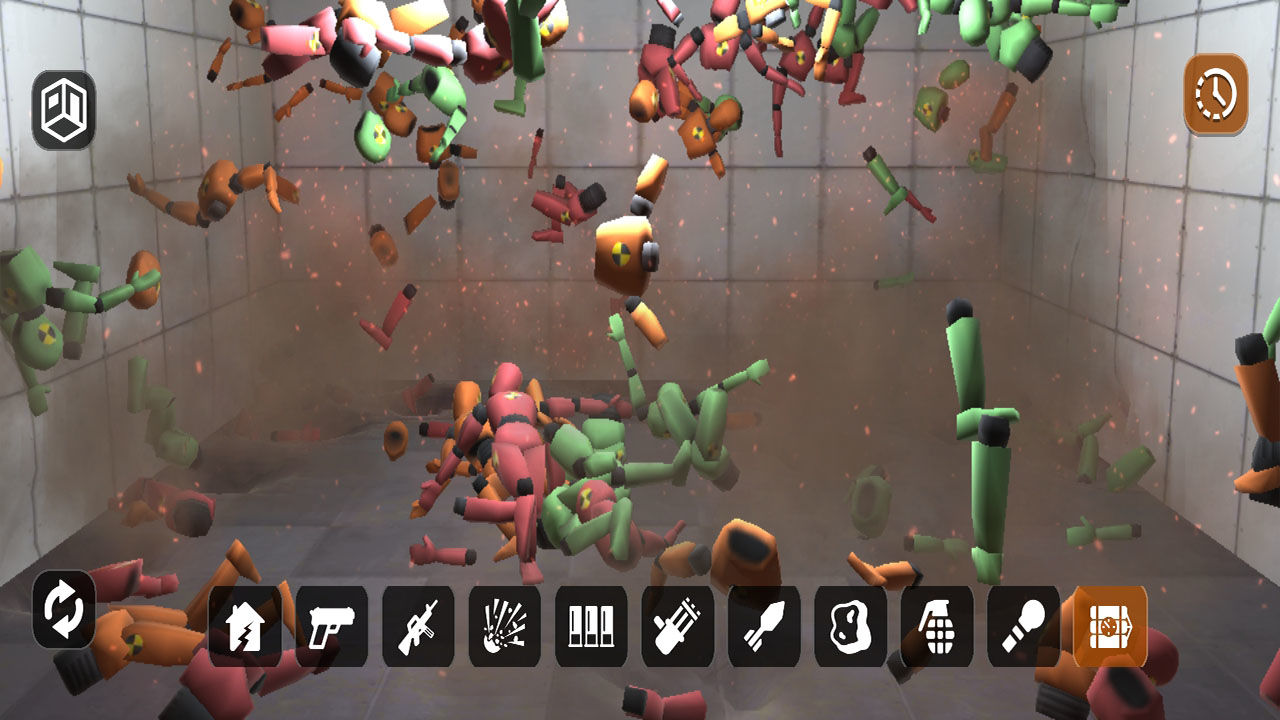The image size is (1280, 720).
Task: Equip the rocket launcher missile
Action: [764, 627]
